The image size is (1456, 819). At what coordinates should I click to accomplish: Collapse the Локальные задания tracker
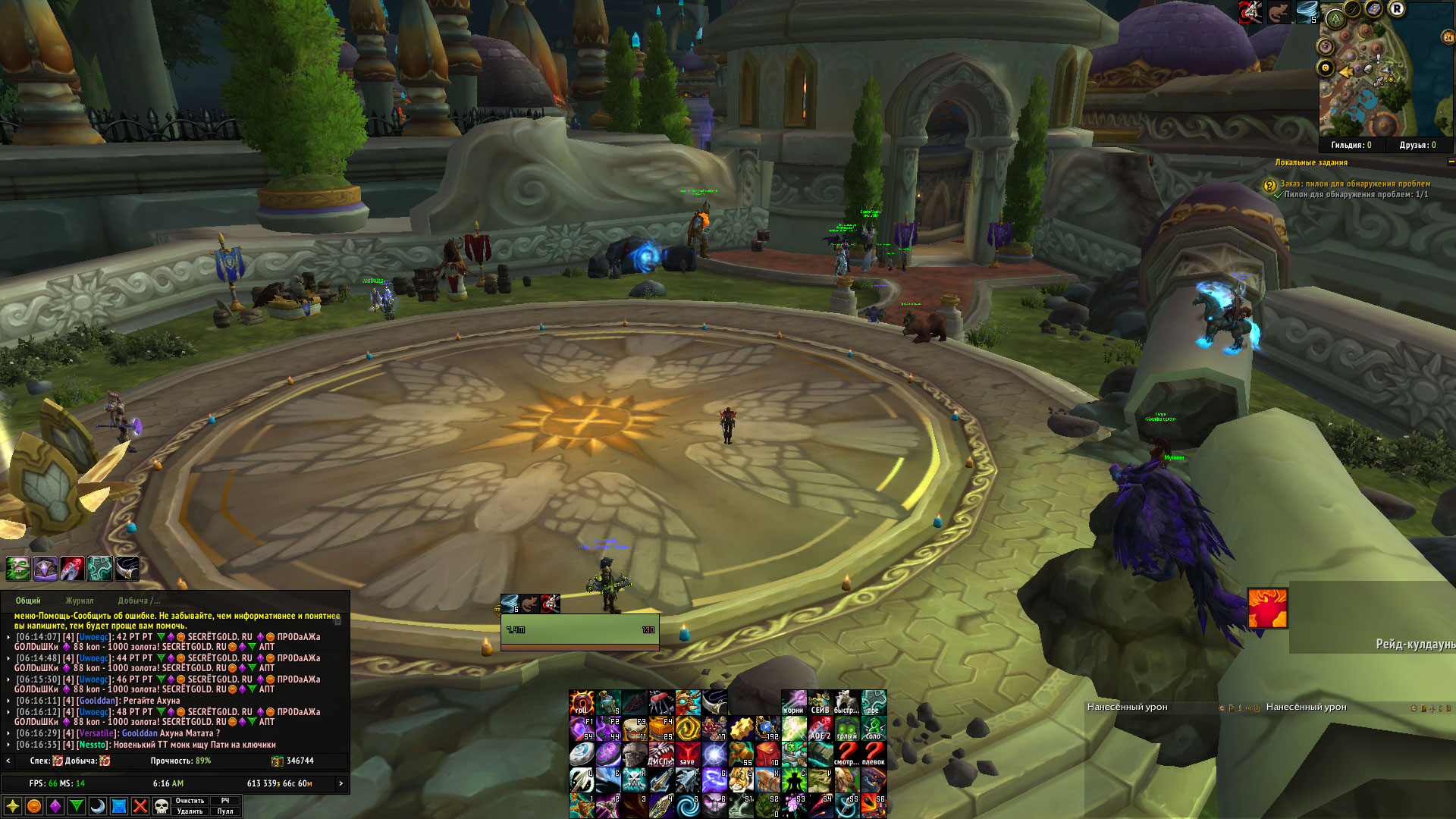coord(1451,162)
